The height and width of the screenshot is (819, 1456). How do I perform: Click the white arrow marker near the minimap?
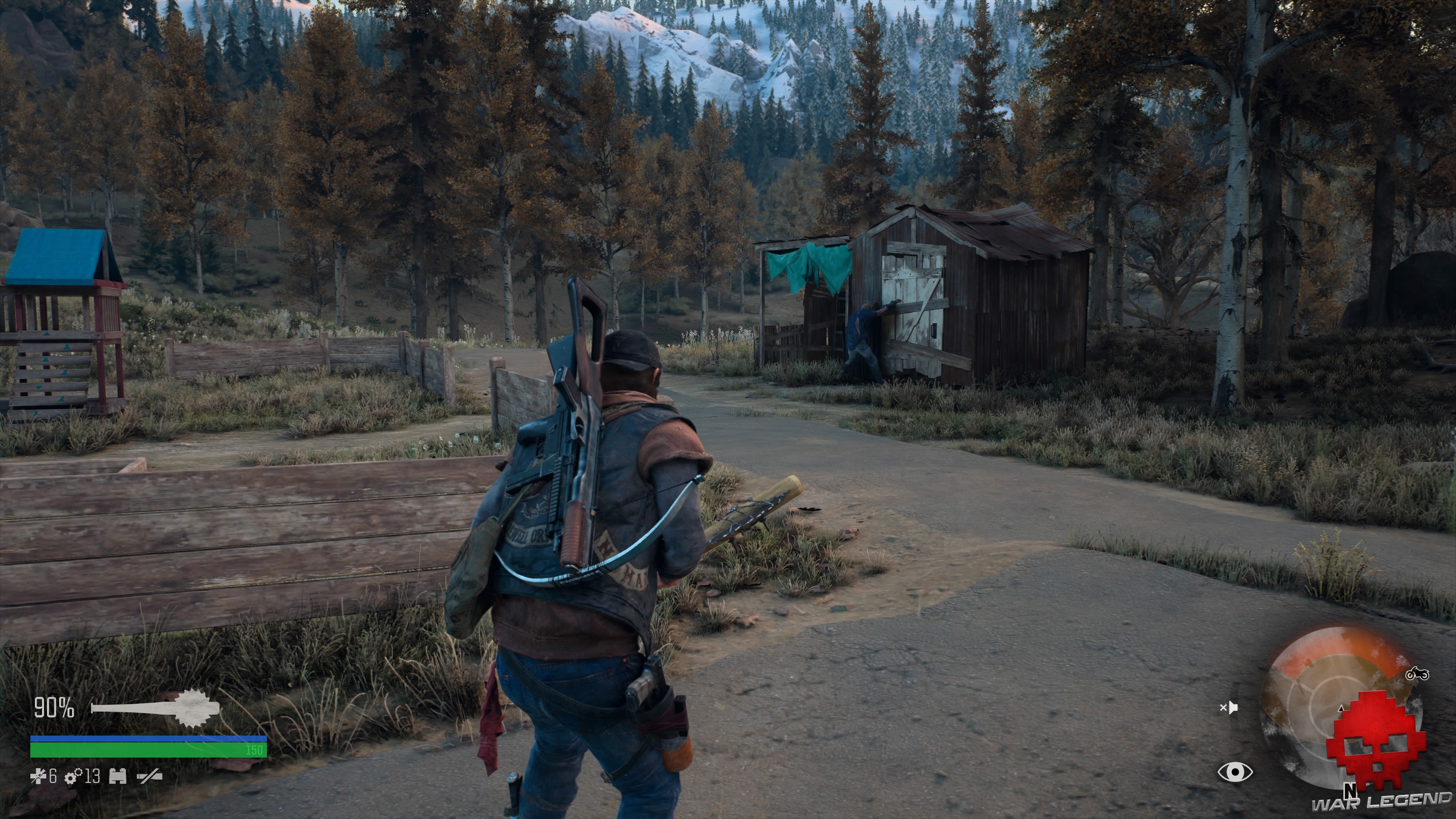pyautogui.click(x=1341, y=709)
